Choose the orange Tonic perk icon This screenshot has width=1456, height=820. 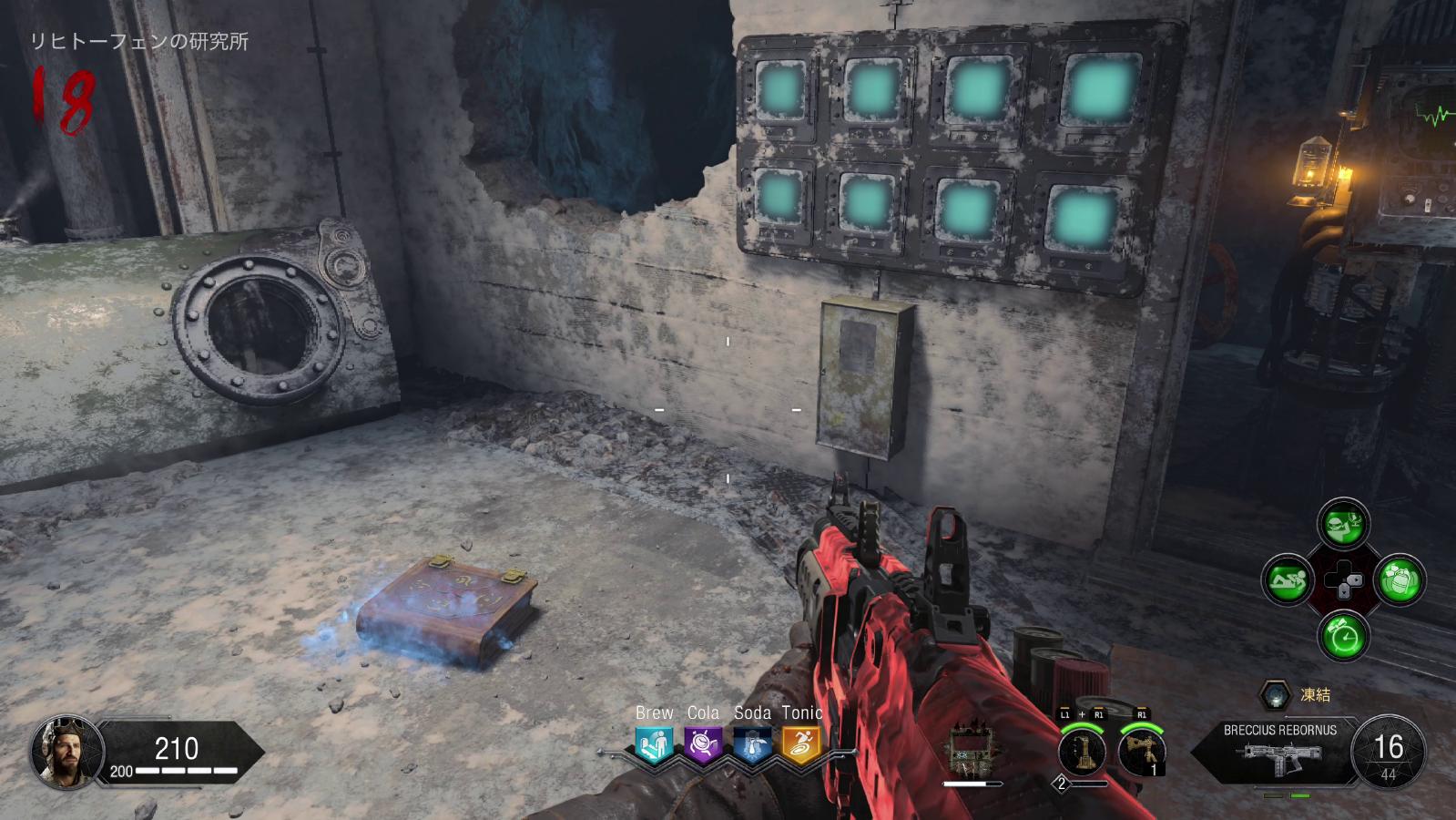point(801,745)
